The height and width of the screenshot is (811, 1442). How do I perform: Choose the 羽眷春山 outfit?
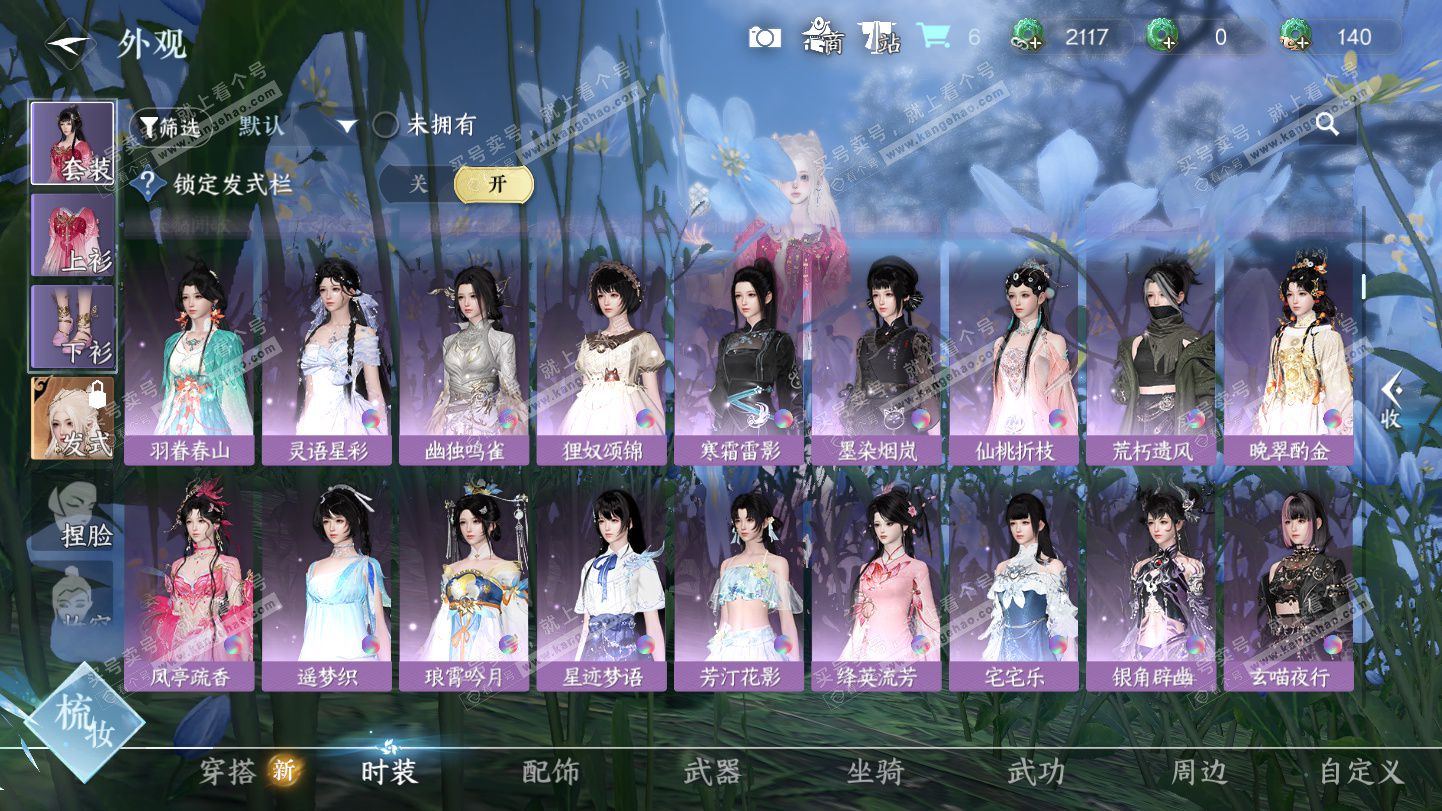click(x=189, y=360)
